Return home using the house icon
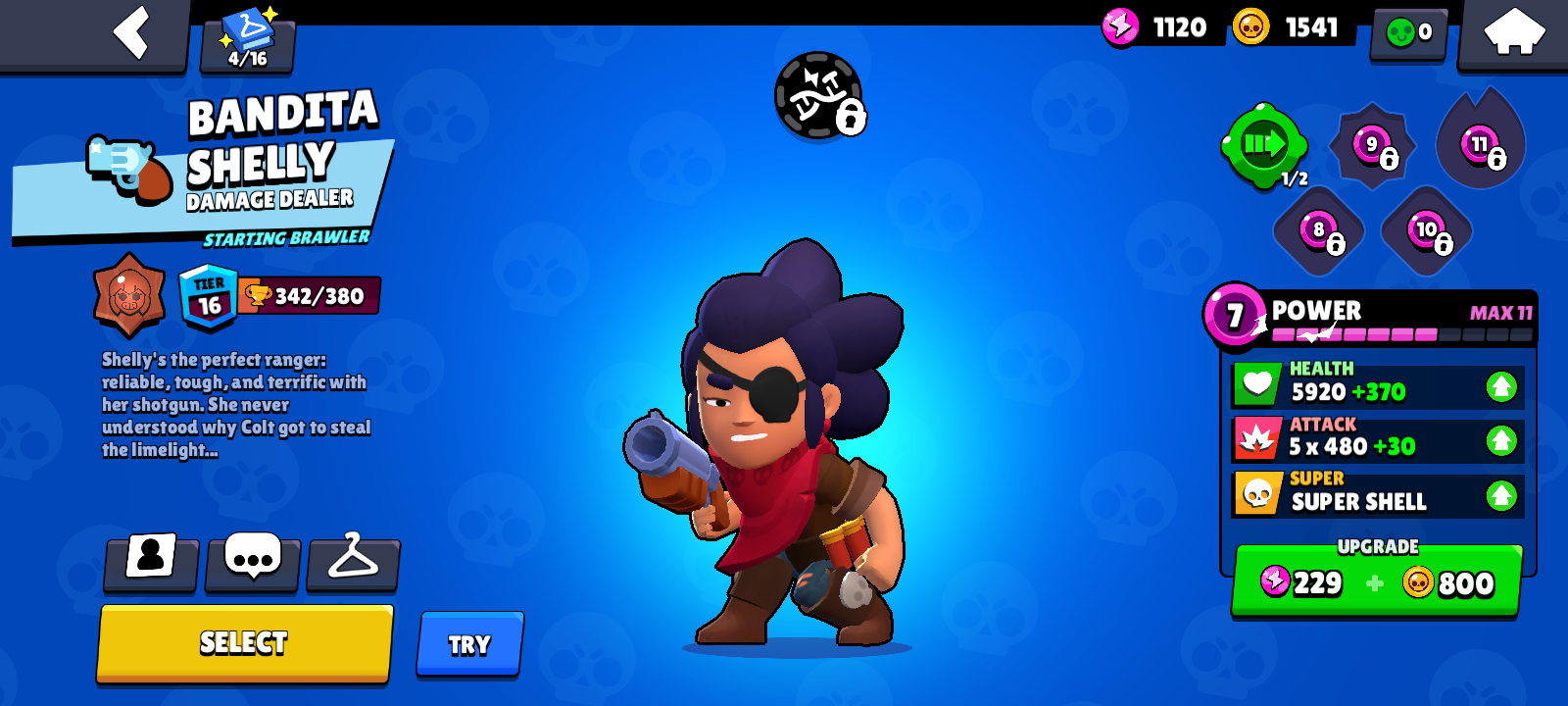1568x706 pixels. click(1513, 32)
